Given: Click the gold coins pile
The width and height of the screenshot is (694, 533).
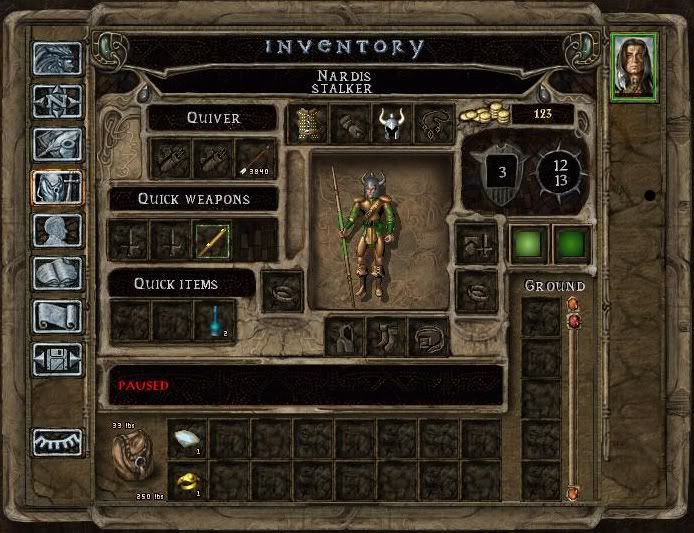Looking at the screenshot, I should (483, 115).
